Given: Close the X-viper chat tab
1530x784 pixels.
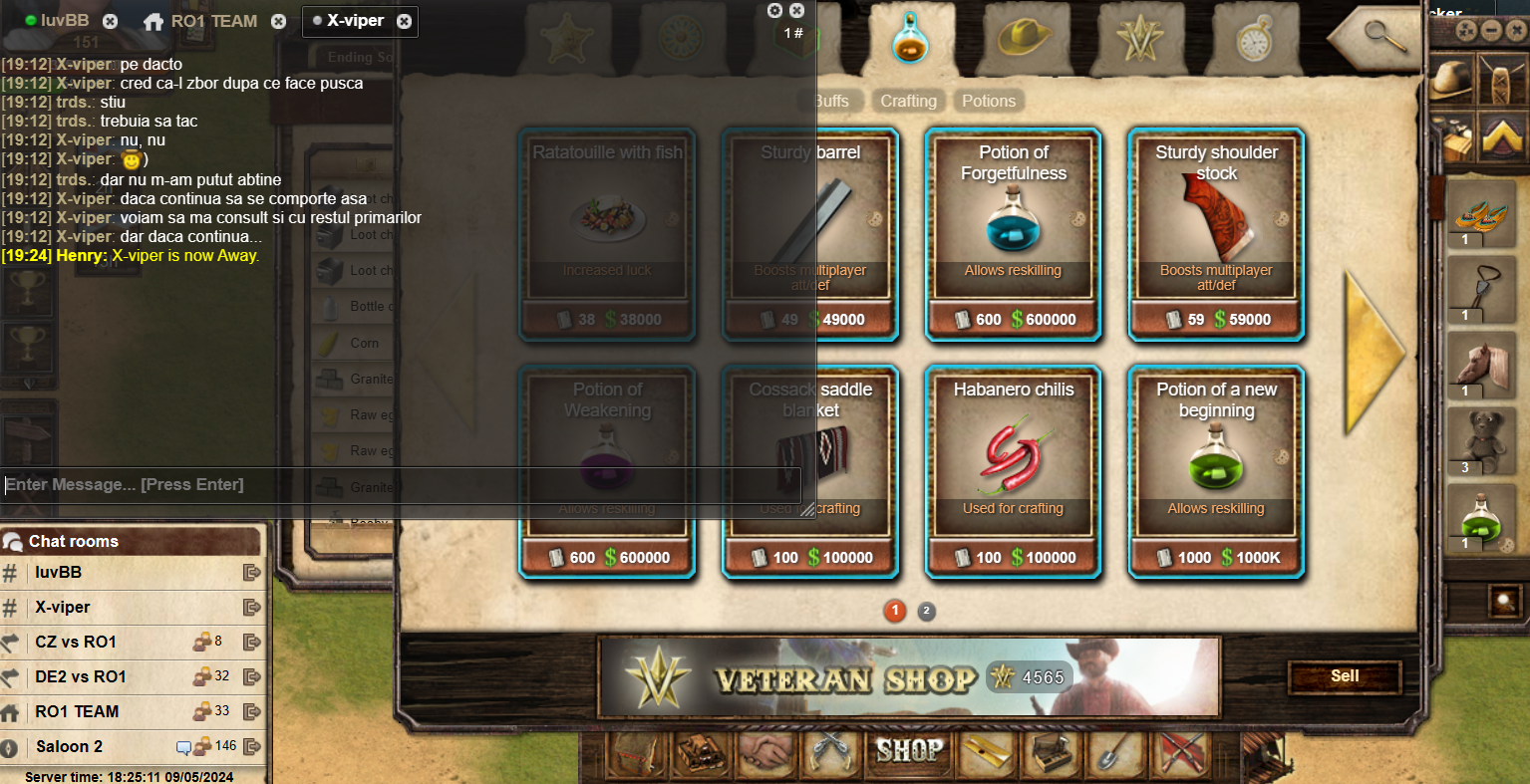Looking at the screenshot, I should [404, 21].
